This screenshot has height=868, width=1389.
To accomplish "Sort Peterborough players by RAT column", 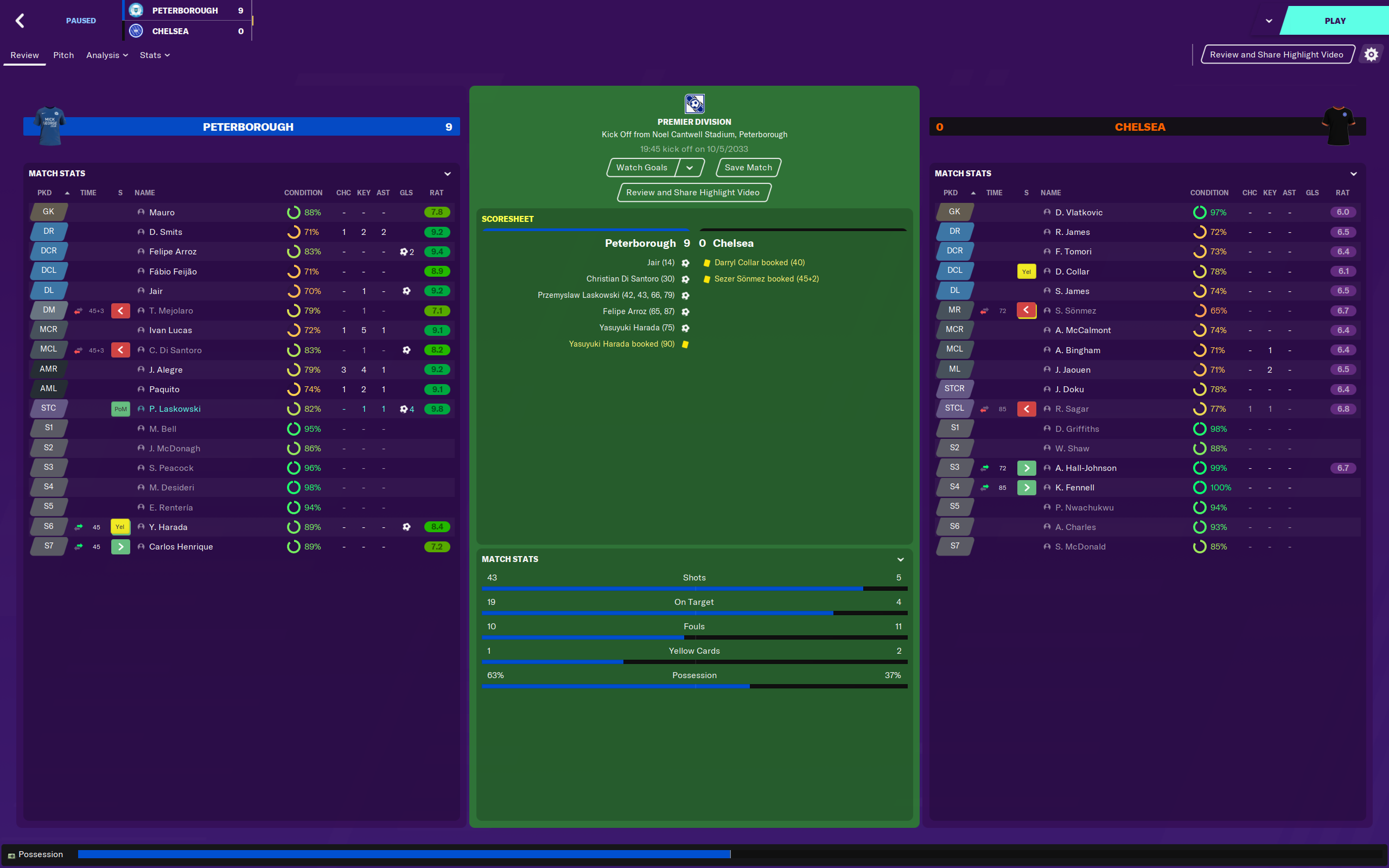I will (436, 193).
